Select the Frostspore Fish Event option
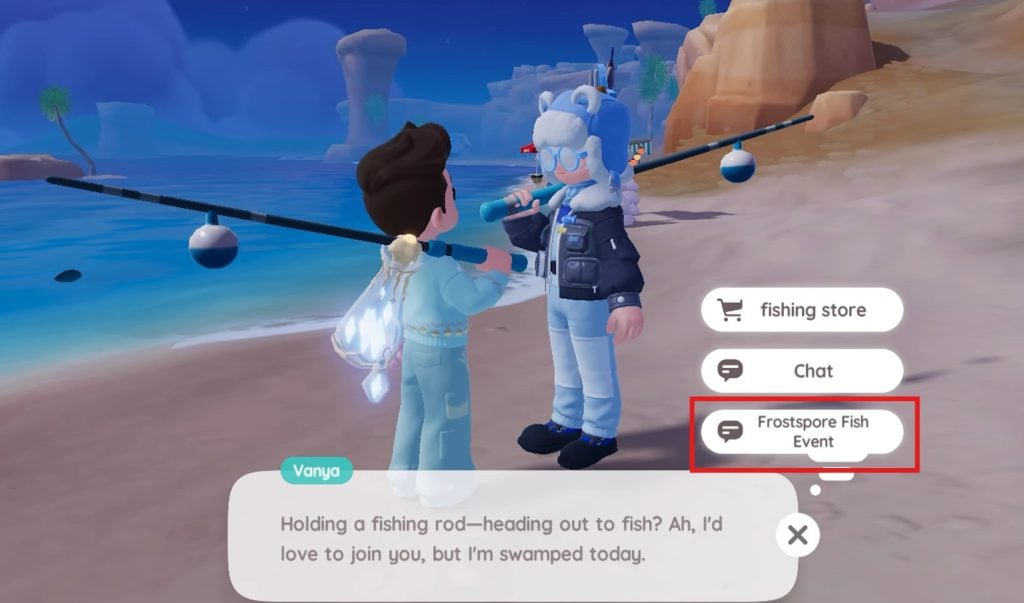The height and width of the screenshot is (603, 1024). click(x=802, y=432)
